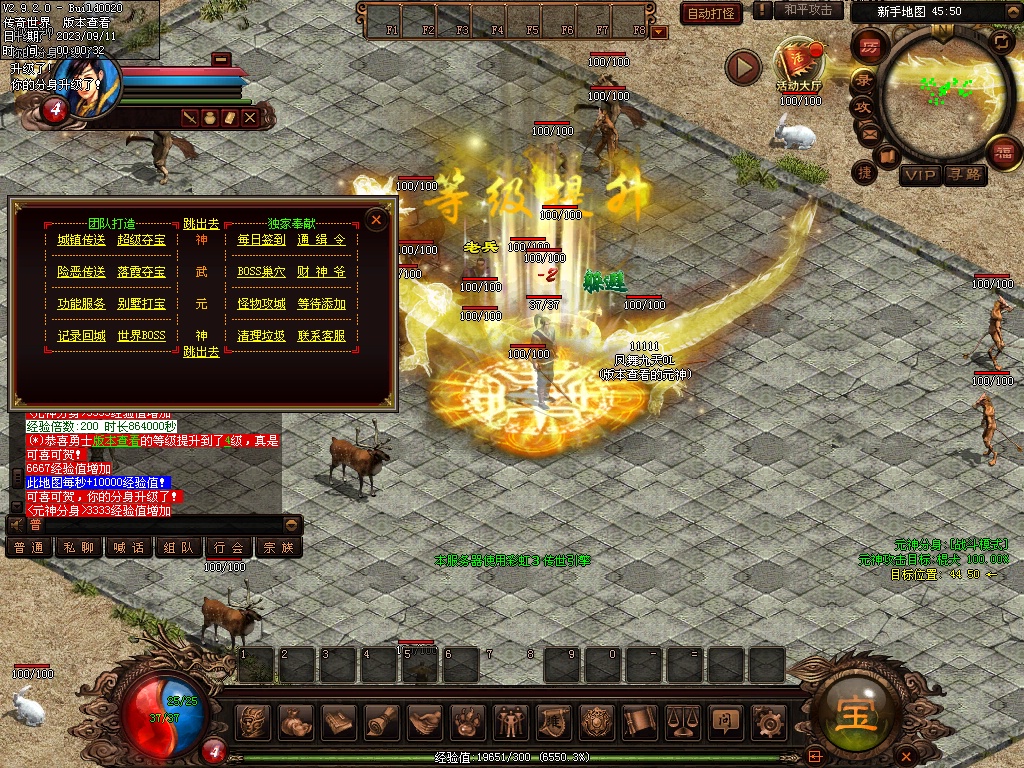The height and width of the screenshot is (768, 1024).
Task: Click the round play arrow button
Action: (x=743, y=67)
